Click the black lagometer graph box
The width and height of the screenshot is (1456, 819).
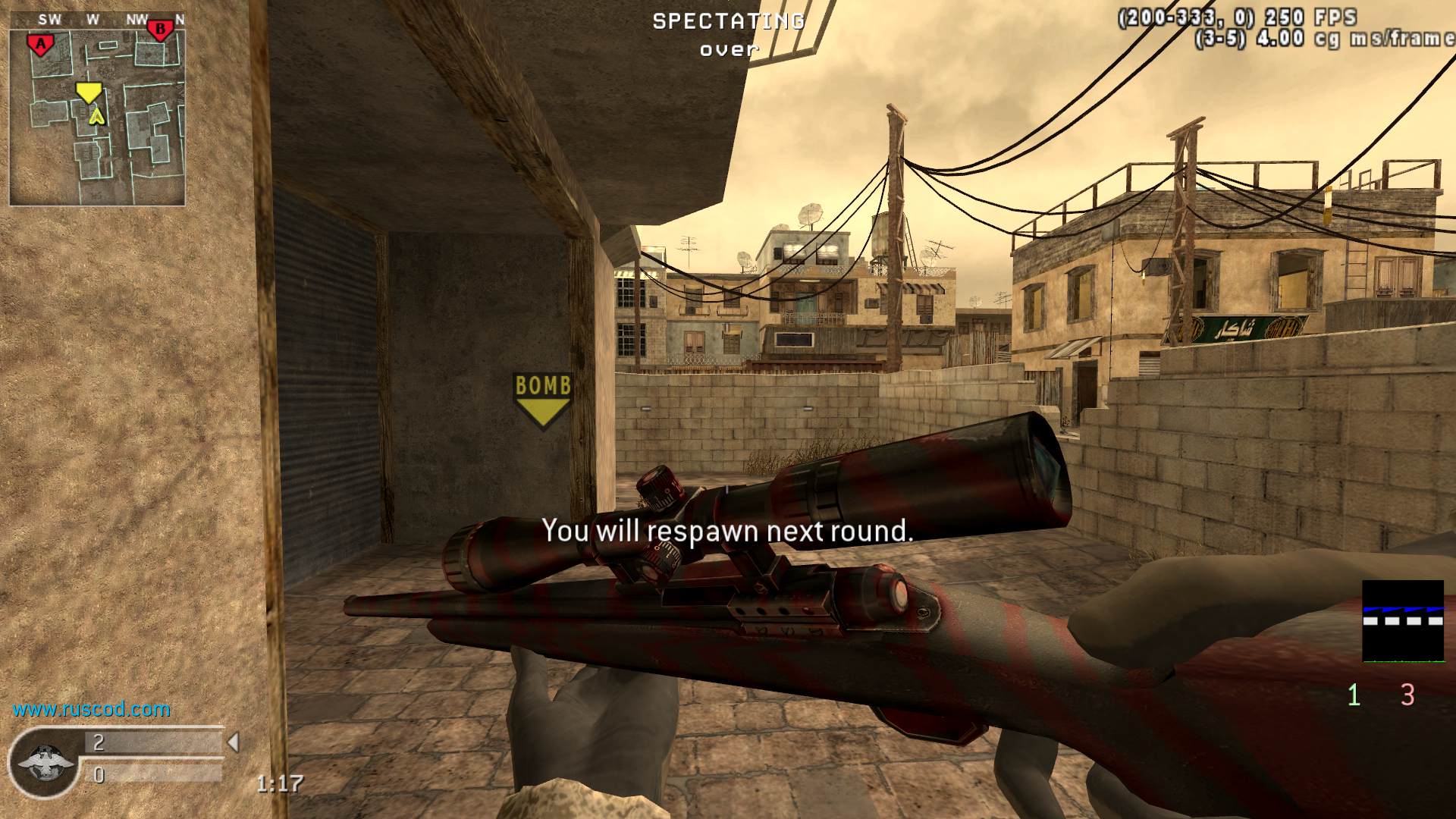[1402, 621]
